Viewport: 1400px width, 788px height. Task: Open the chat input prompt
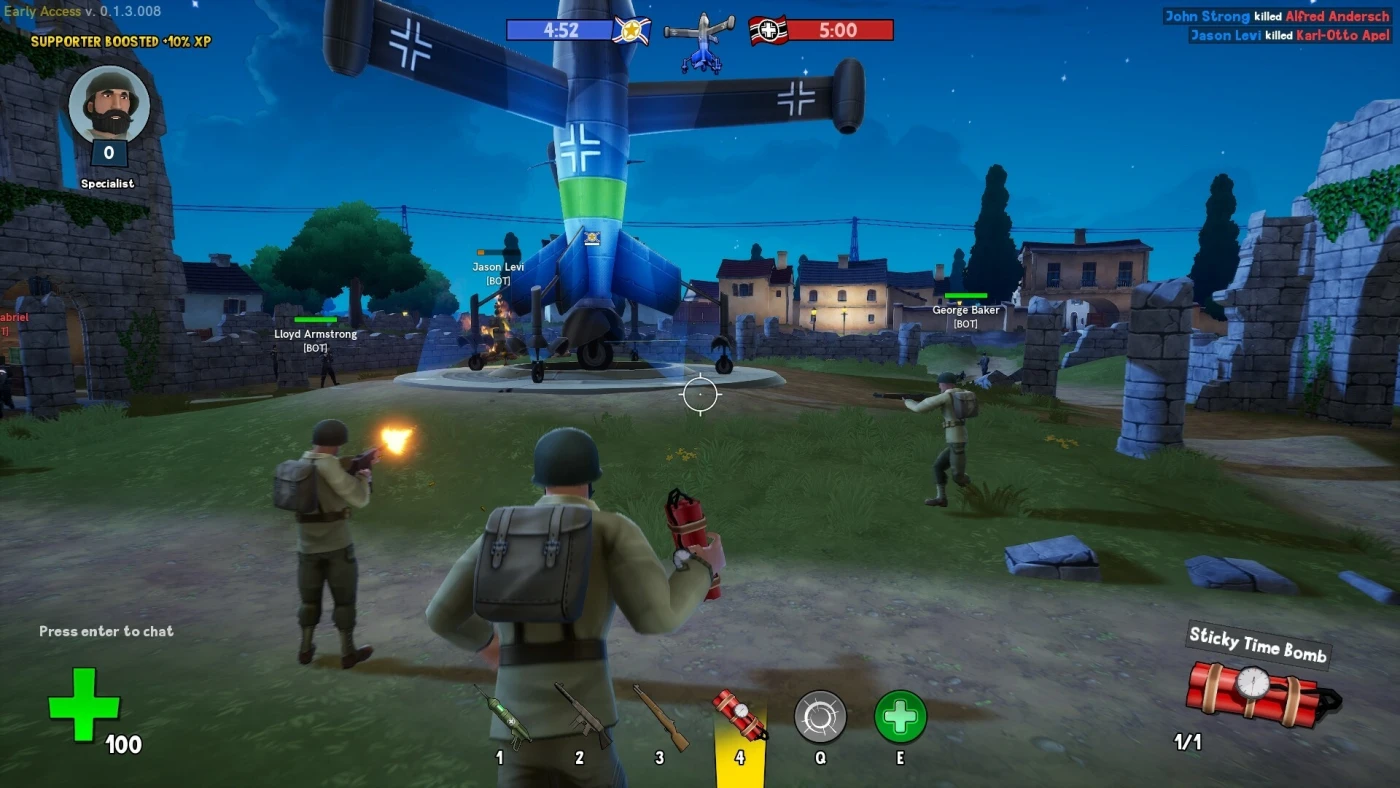point(106,631)
